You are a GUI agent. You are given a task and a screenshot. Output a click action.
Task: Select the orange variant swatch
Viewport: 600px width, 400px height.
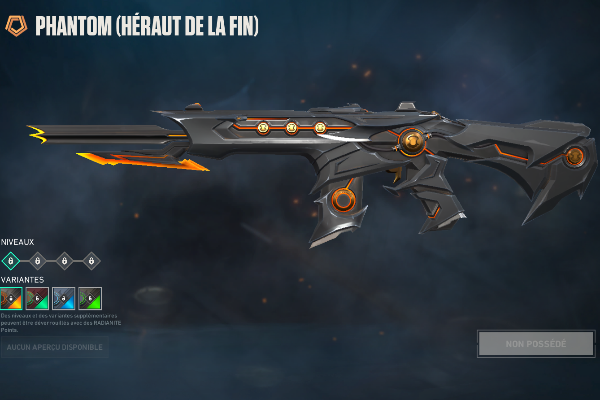click(12, 298)
